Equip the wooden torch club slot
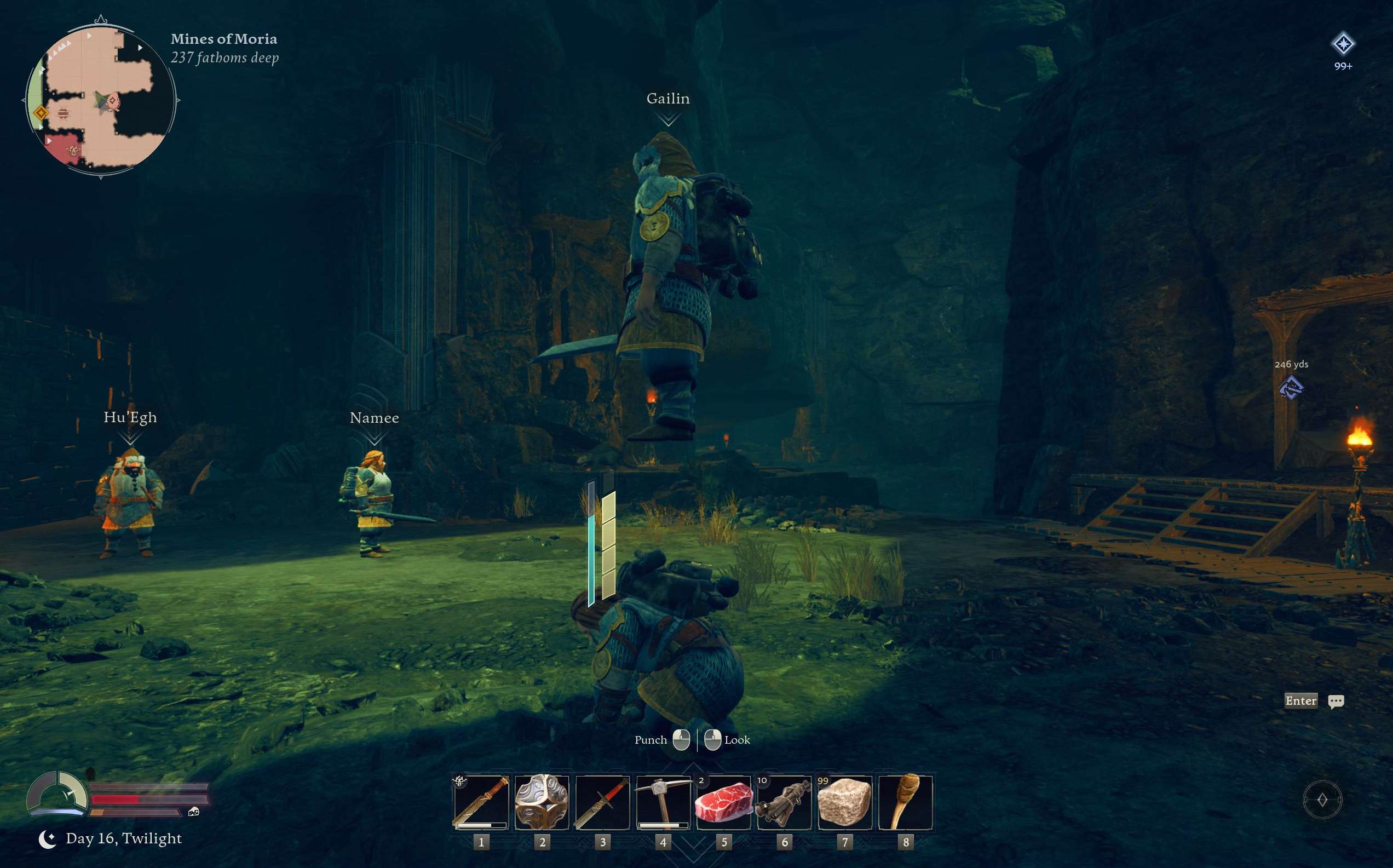The width and height of the screenshot is (1393, 868). (905, 802)
